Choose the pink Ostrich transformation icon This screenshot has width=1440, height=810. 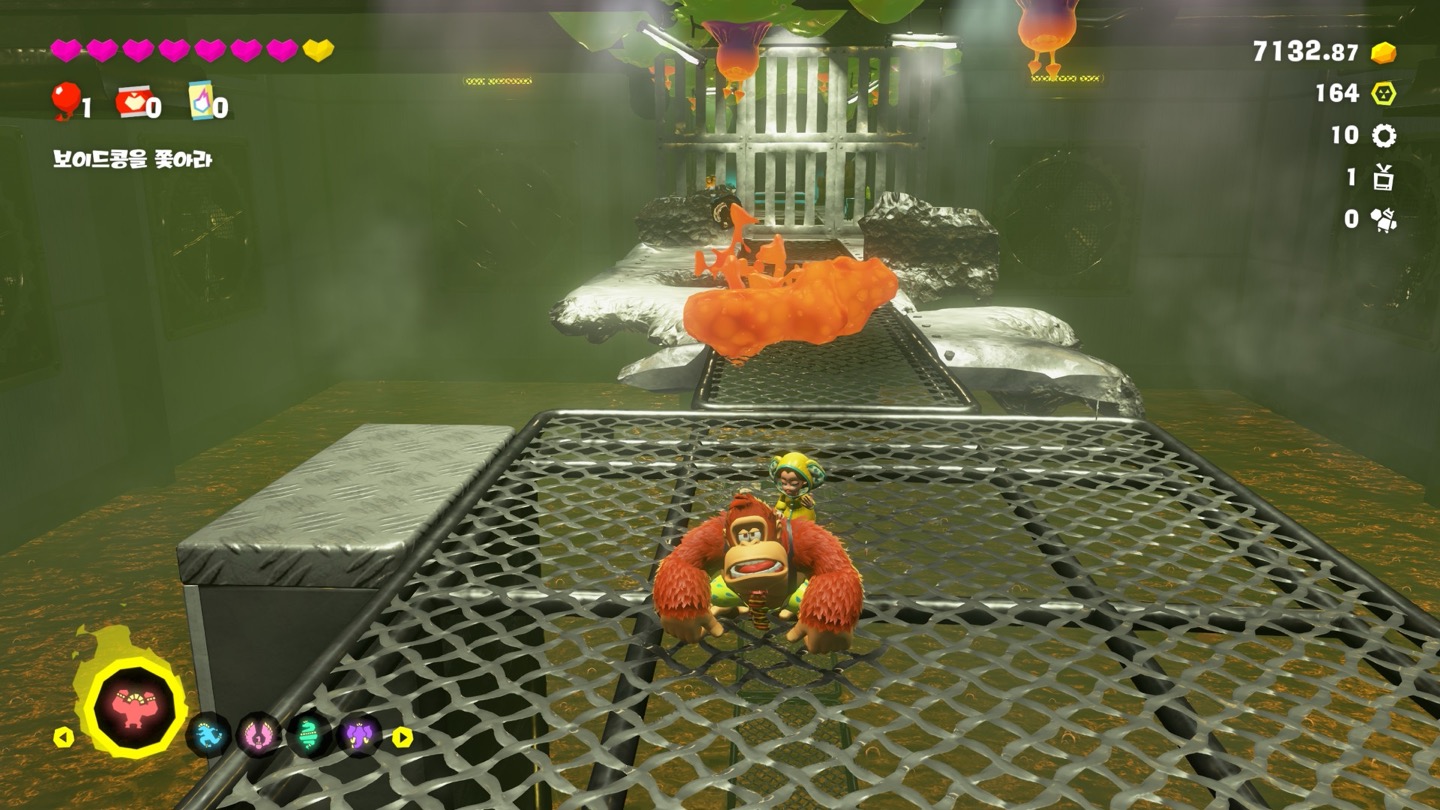tap(258, 735)
